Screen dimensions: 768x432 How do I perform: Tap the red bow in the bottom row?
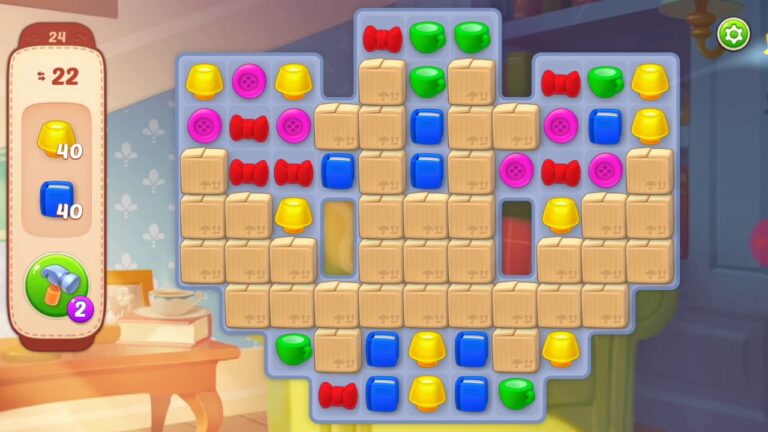338,394
